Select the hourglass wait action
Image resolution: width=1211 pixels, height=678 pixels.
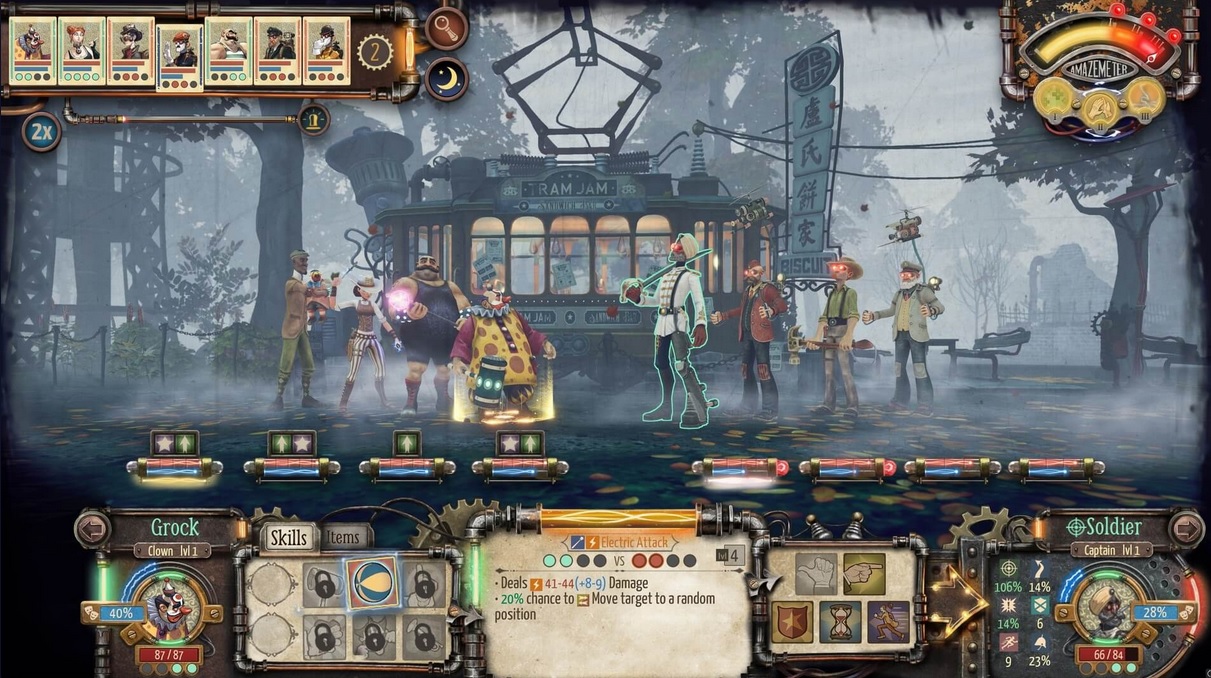click(840, 622)
